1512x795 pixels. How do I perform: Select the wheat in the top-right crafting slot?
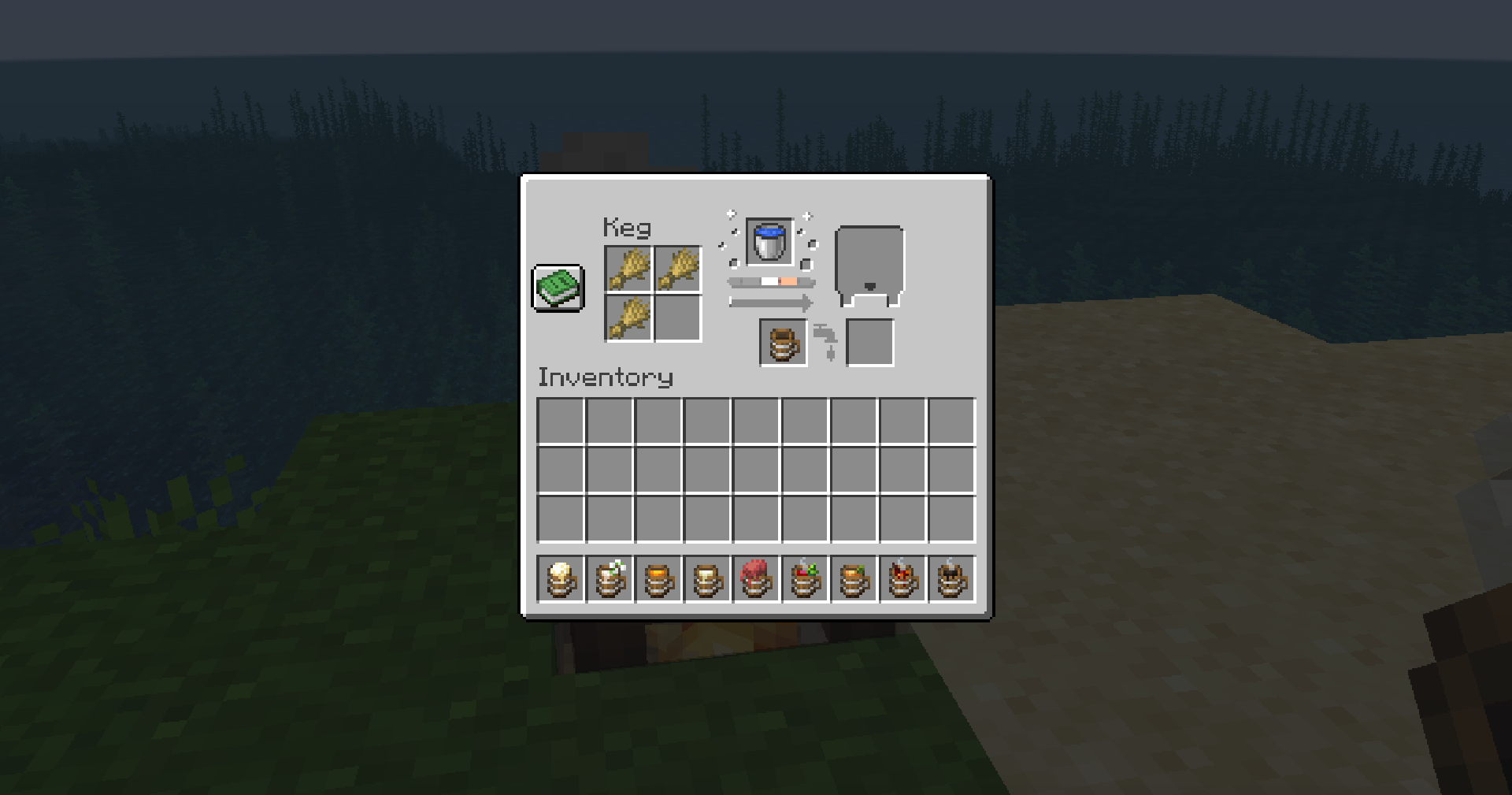tap(679, 267)
